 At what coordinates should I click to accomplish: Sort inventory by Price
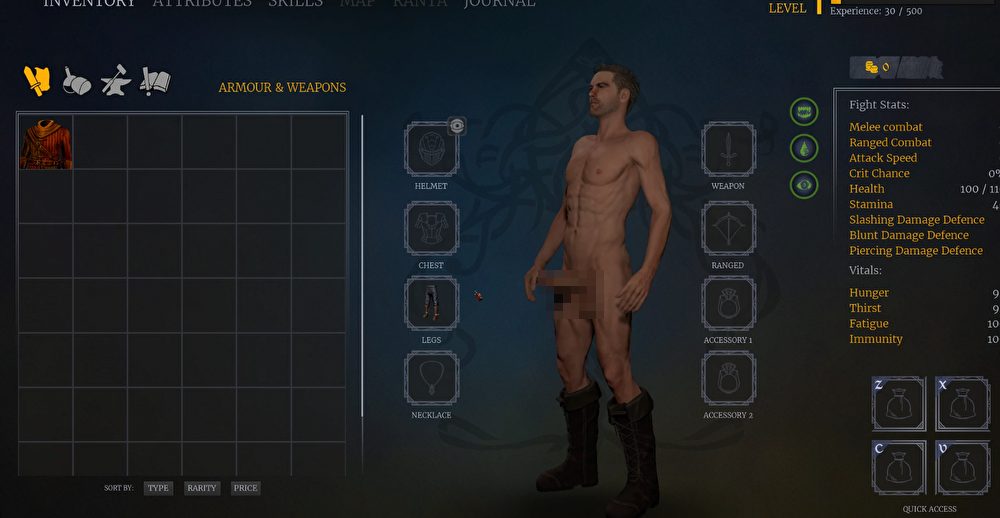(245, 488)
